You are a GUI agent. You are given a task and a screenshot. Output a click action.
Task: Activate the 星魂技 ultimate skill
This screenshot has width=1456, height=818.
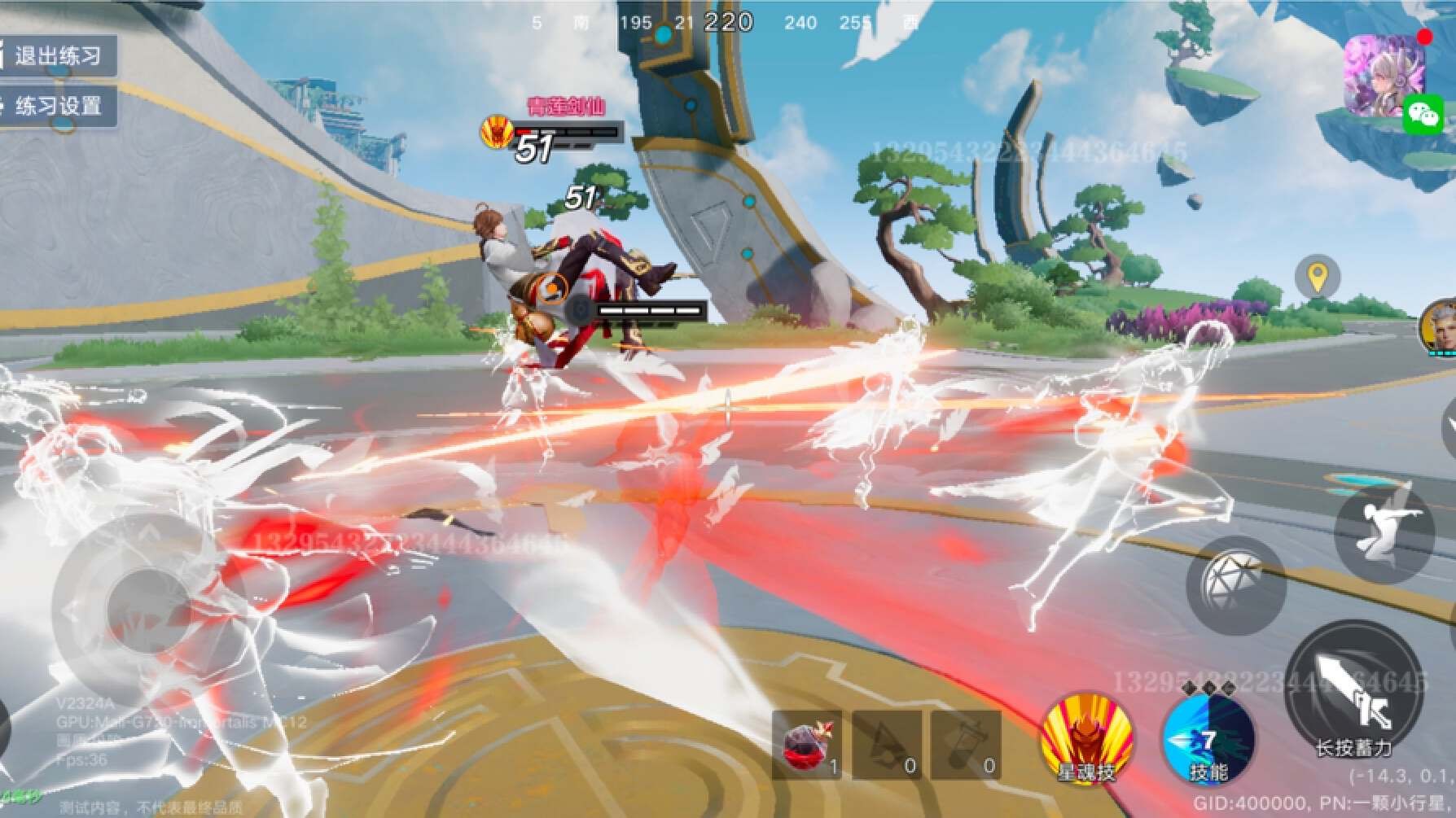point(1086,739)
